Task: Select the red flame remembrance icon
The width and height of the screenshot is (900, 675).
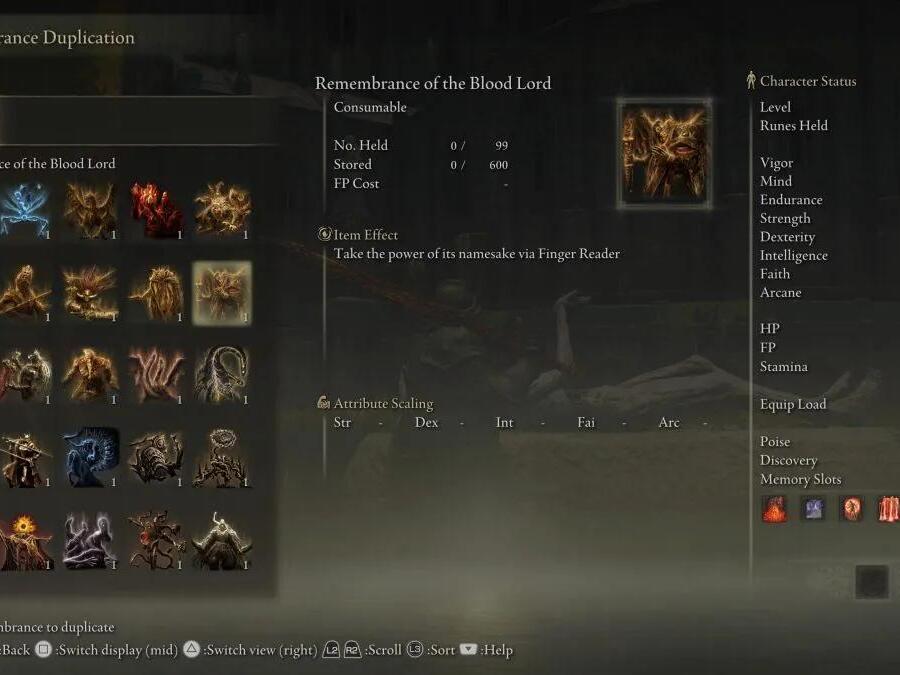Action: (156, 209)
